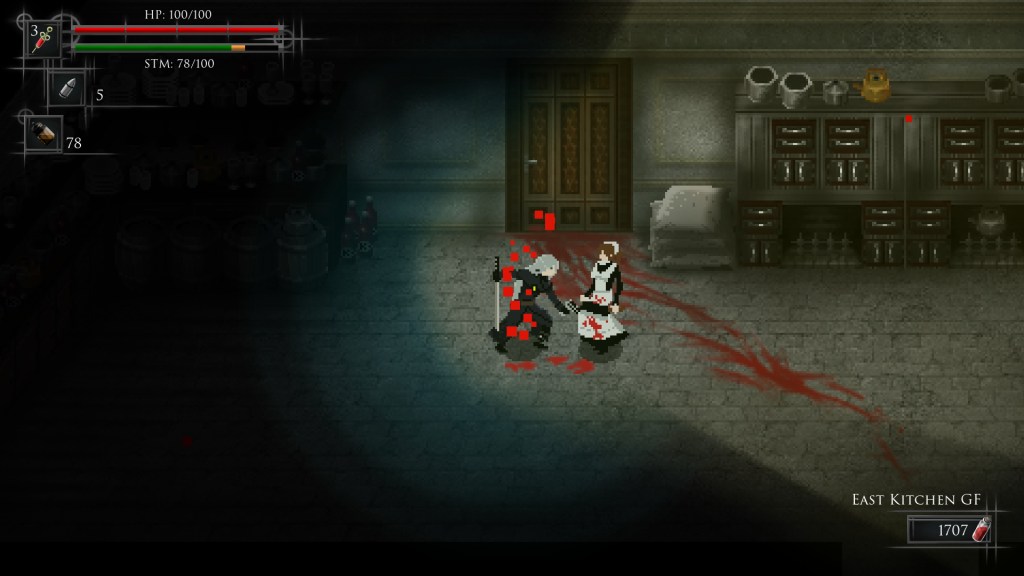Viewport: 1024px width, 576px height.
Task: Select the brown oil bottle slot
Action: pyautogui.click(x=44, y=134)
